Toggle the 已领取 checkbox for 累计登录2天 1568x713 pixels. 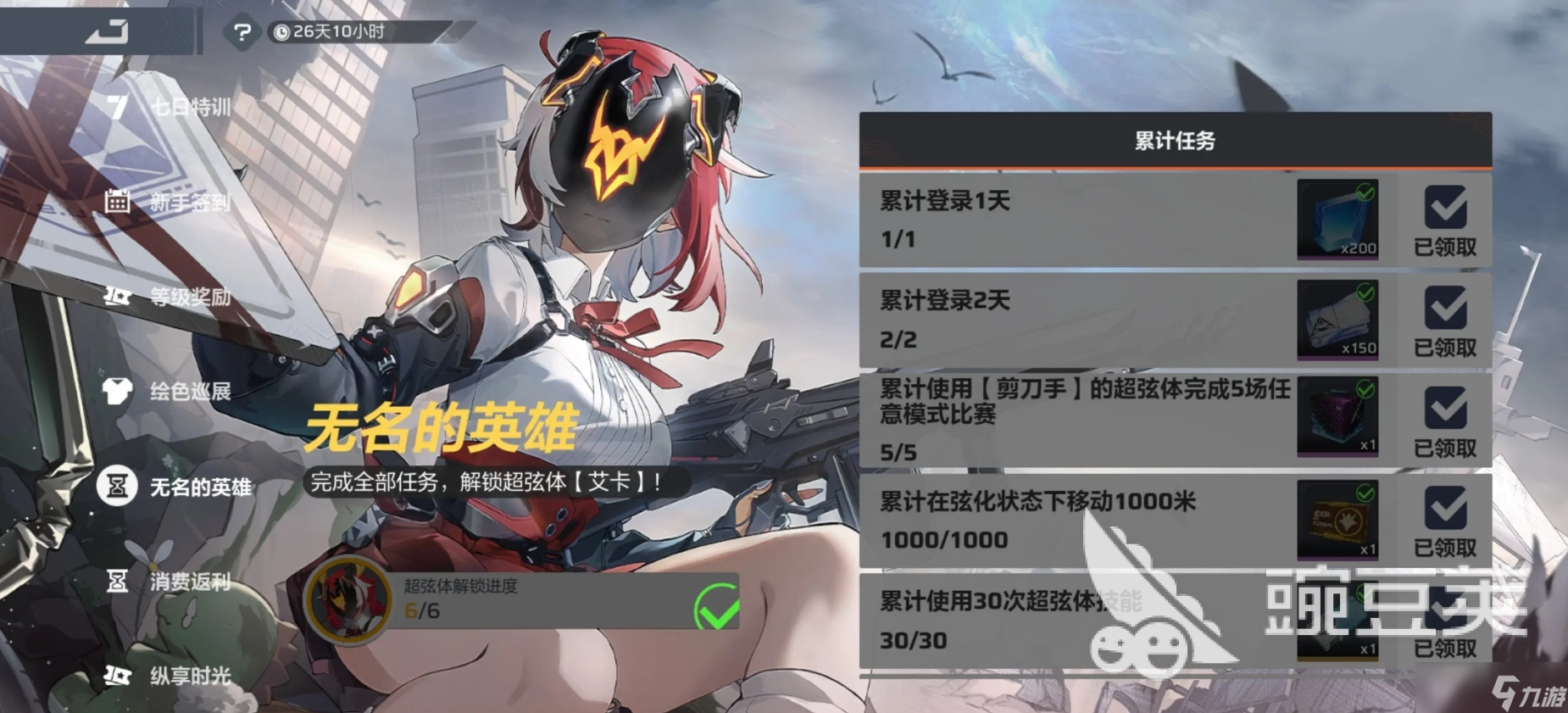click(1444, 307)
